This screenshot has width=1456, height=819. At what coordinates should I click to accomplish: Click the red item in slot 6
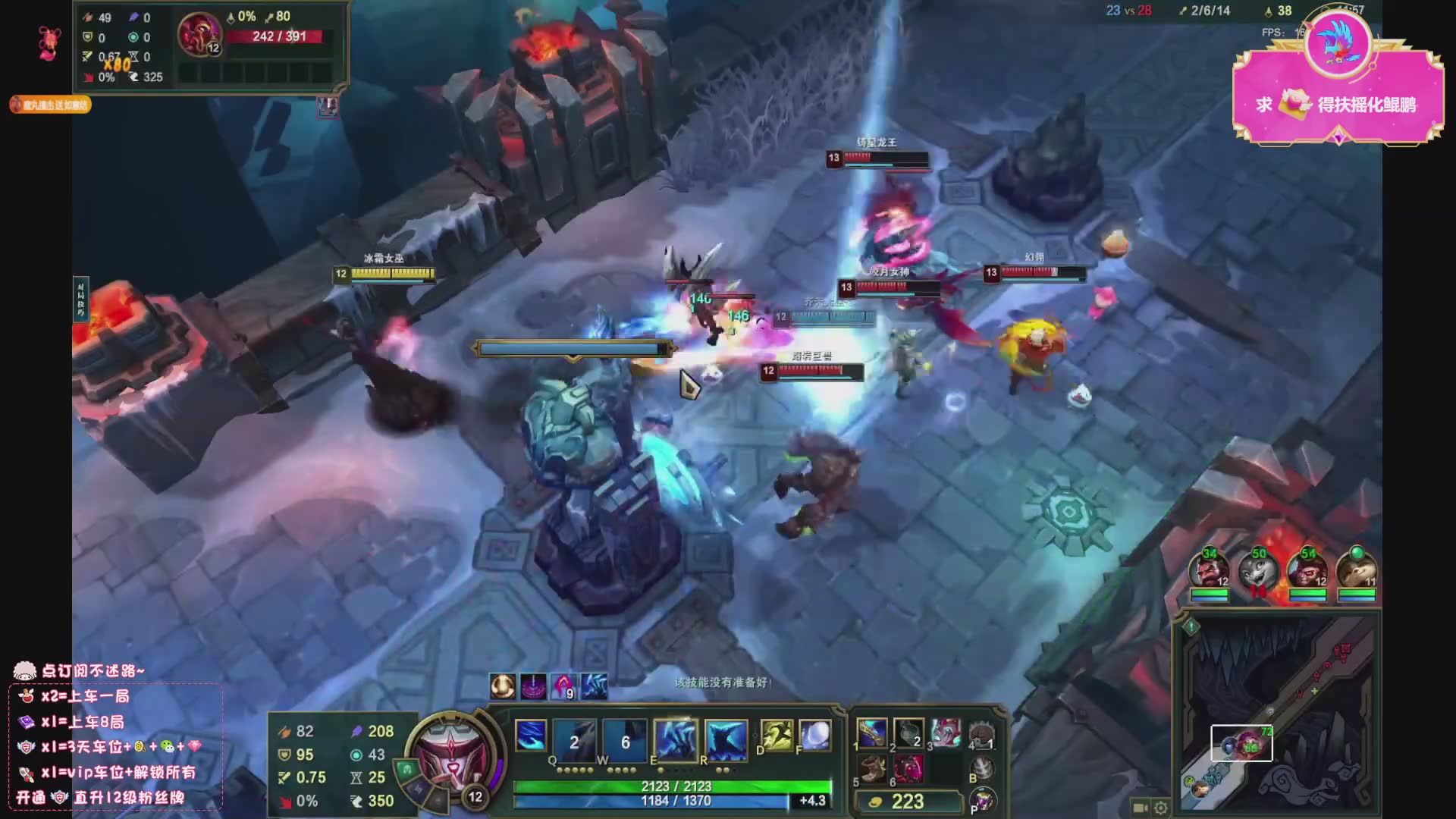point(908,769)
